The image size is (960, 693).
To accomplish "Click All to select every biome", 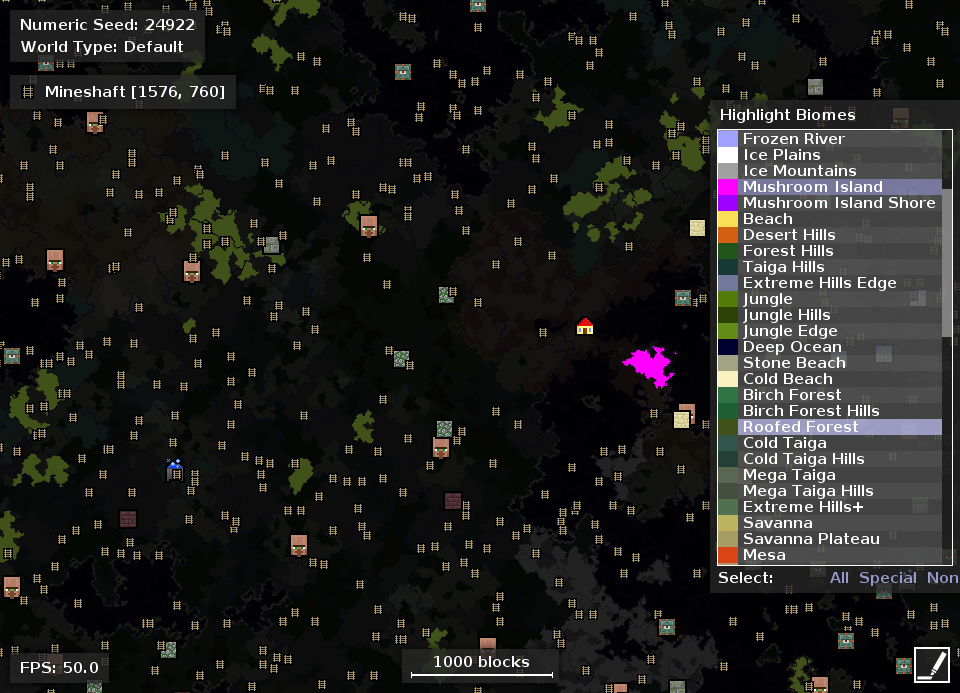I will (839, 578).
